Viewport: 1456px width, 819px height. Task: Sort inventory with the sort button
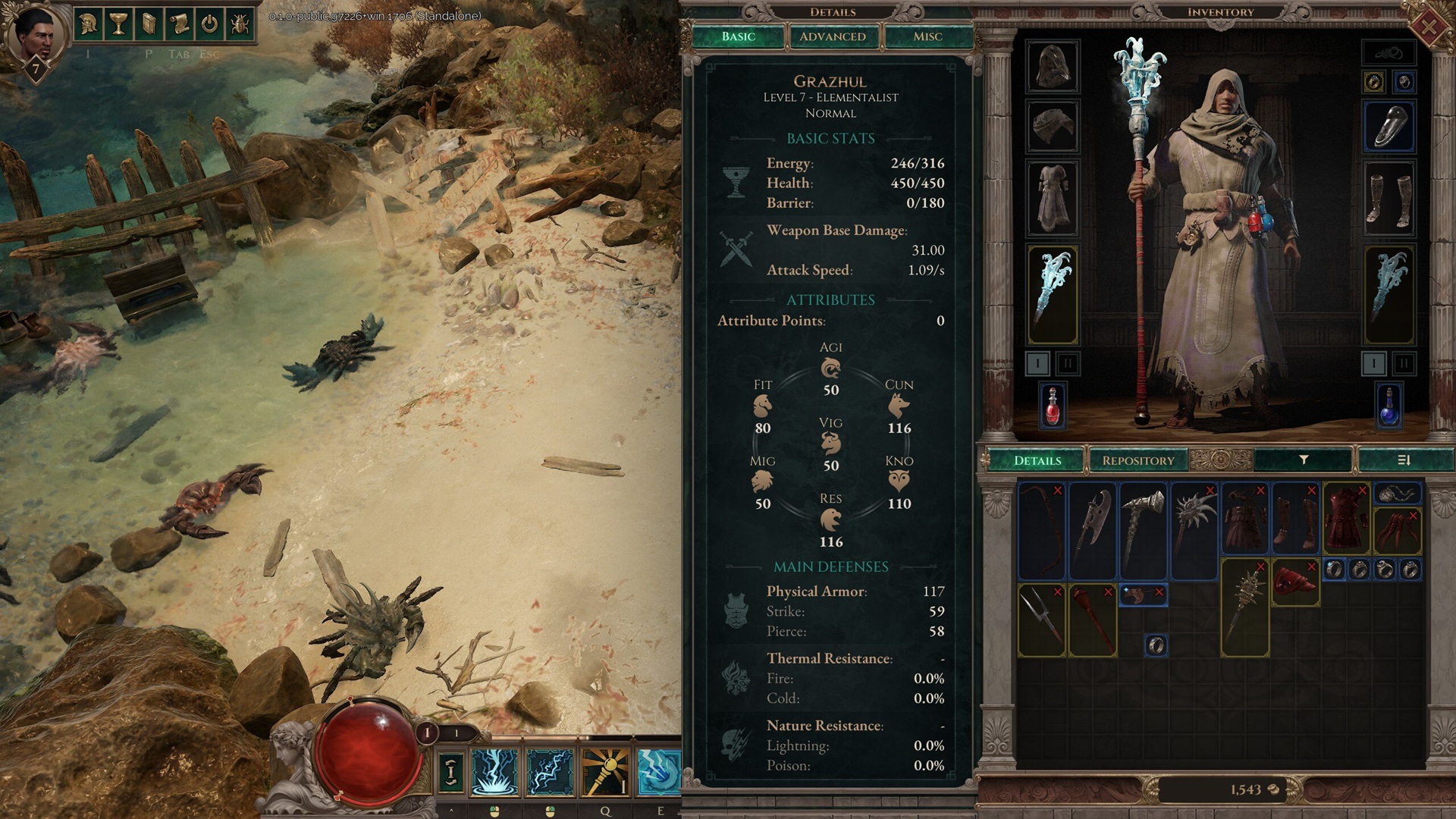1403,460
